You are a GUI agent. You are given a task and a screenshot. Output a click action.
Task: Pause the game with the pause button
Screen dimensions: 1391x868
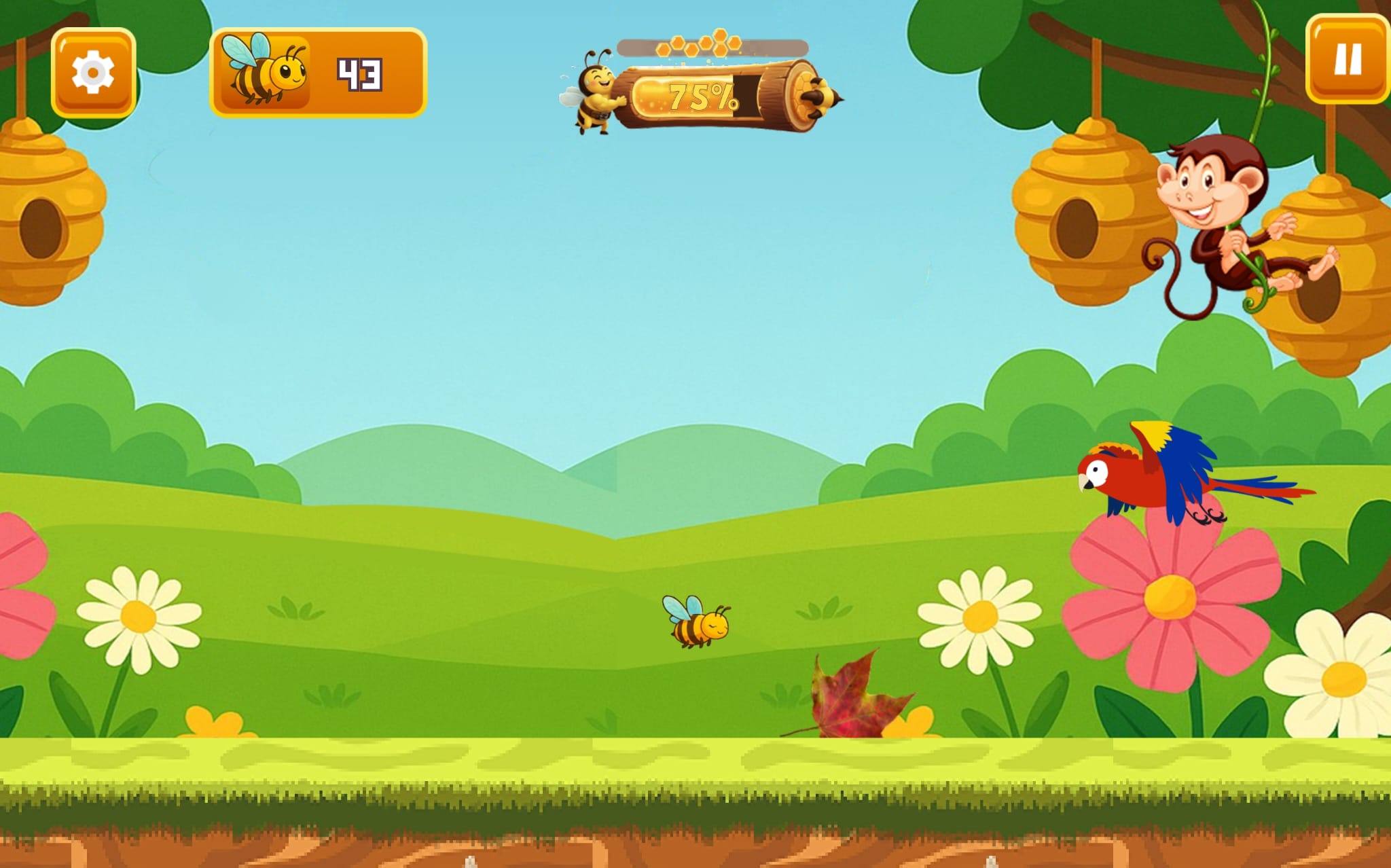click(1347, 59)
